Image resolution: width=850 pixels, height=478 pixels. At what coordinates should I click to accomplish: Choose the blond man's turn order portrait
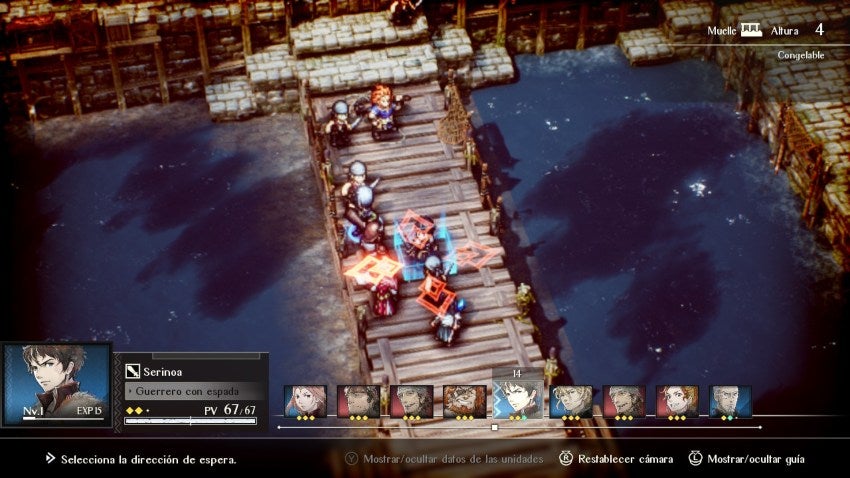pos(571,400)
